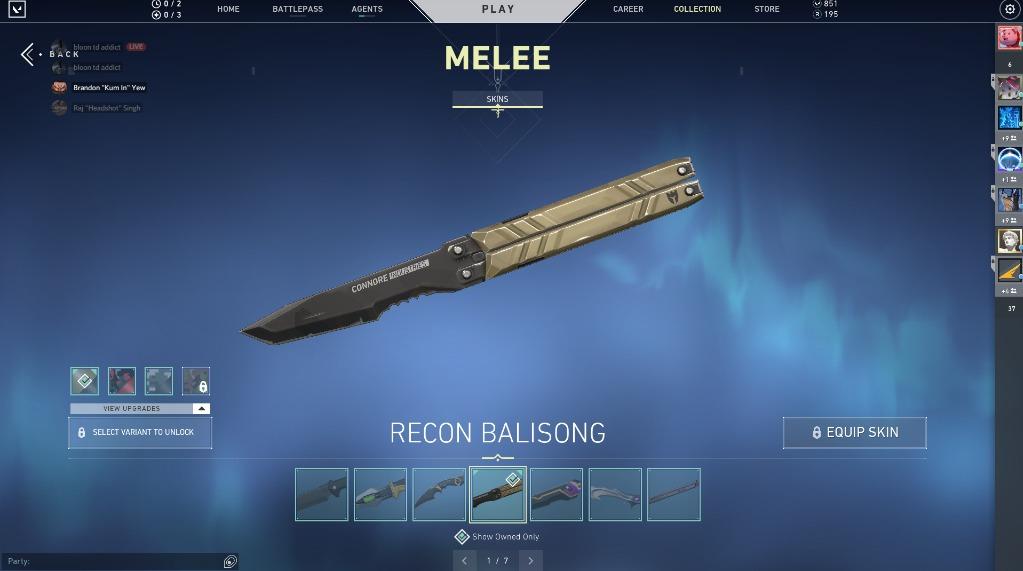Equip the Recon Balisong skin

click(854, 432)
